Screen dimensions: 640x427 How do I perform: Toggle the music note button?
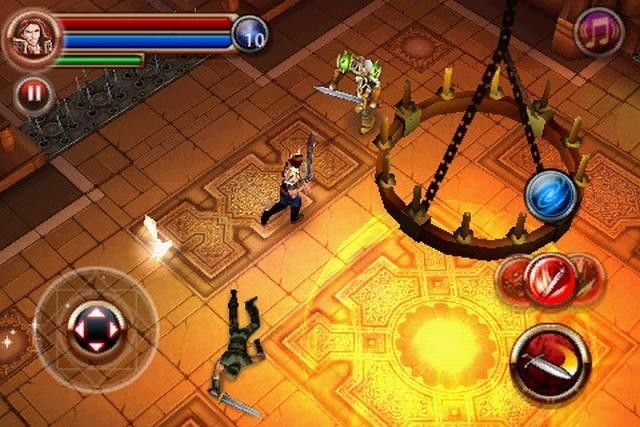pyautogui.click(x=600, y=32)
